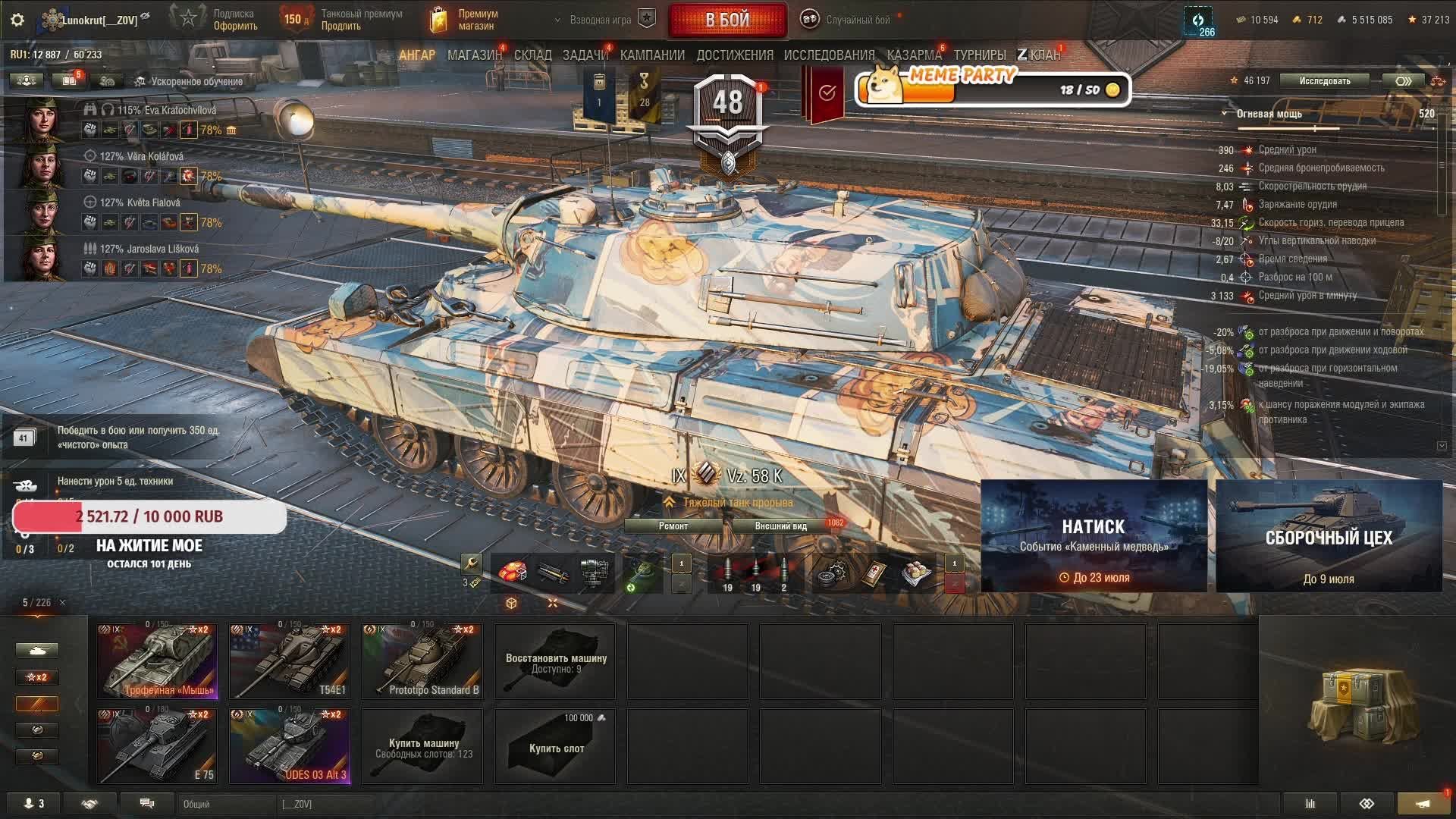Click the Исследовать button

click(x=1324, y=81)
